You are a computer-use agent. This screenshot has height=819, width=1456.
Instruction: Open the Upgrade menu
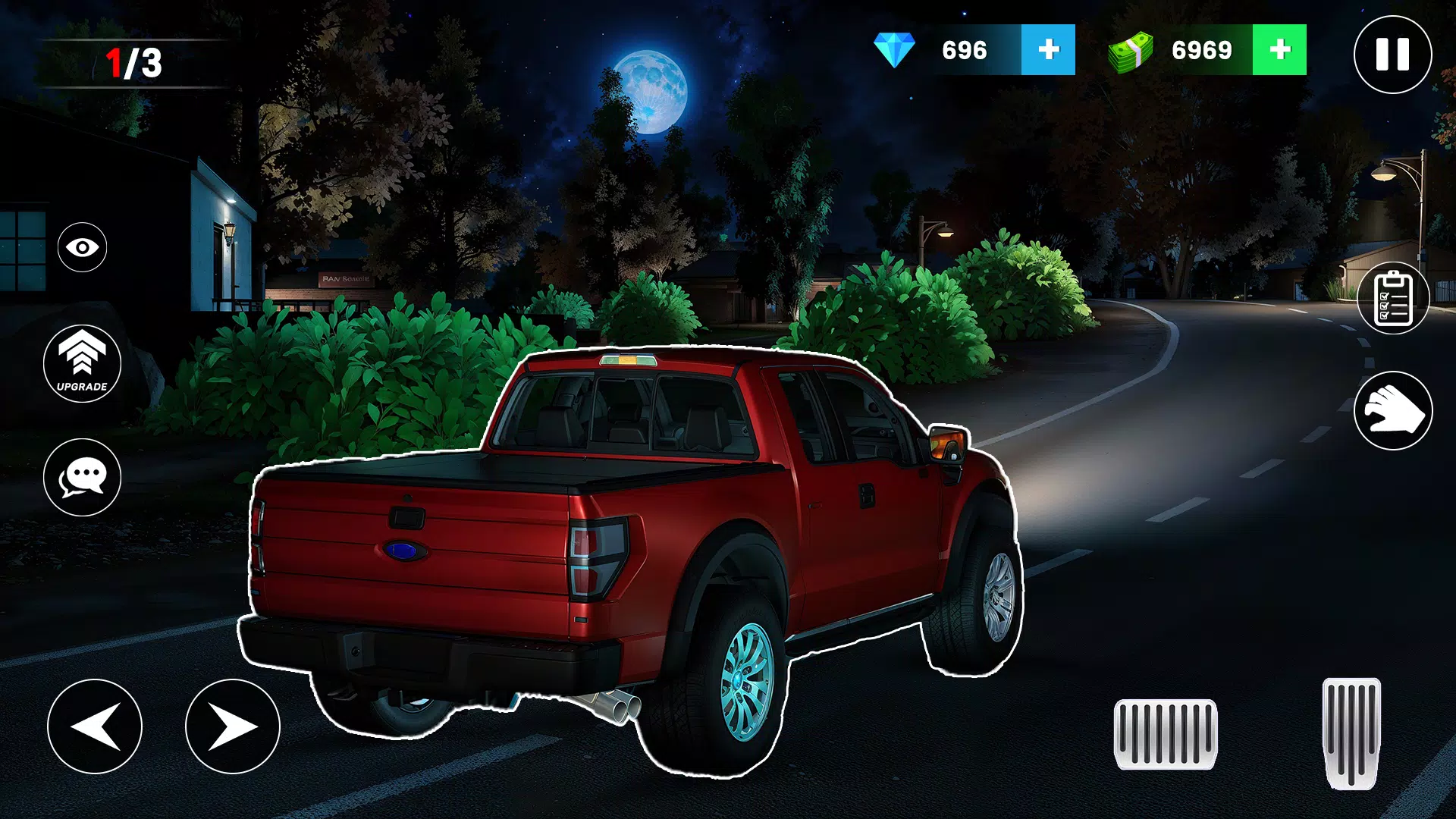(x=82, y=363)
